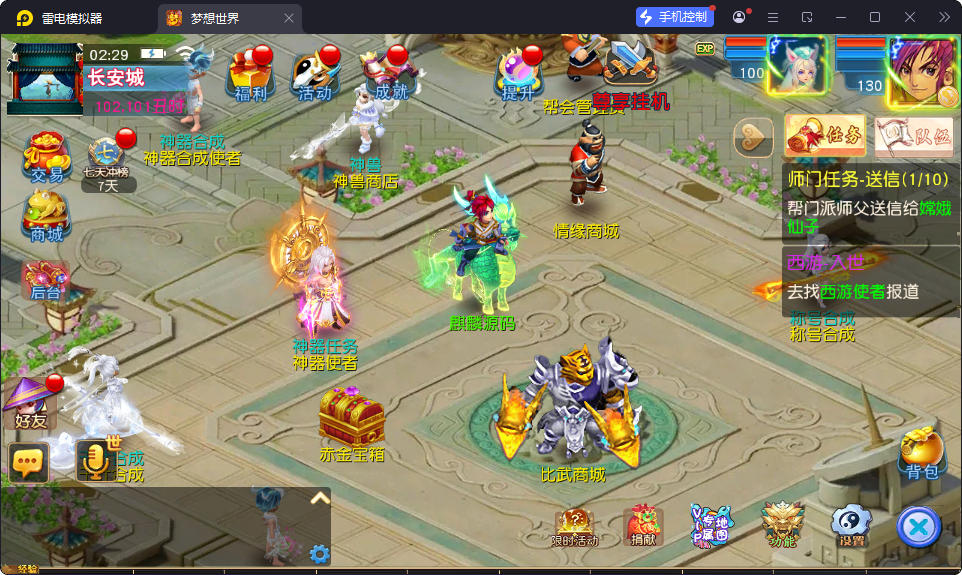962x575 pixels.
Task: Open the 福利 welfare menu
Action: 251,75
